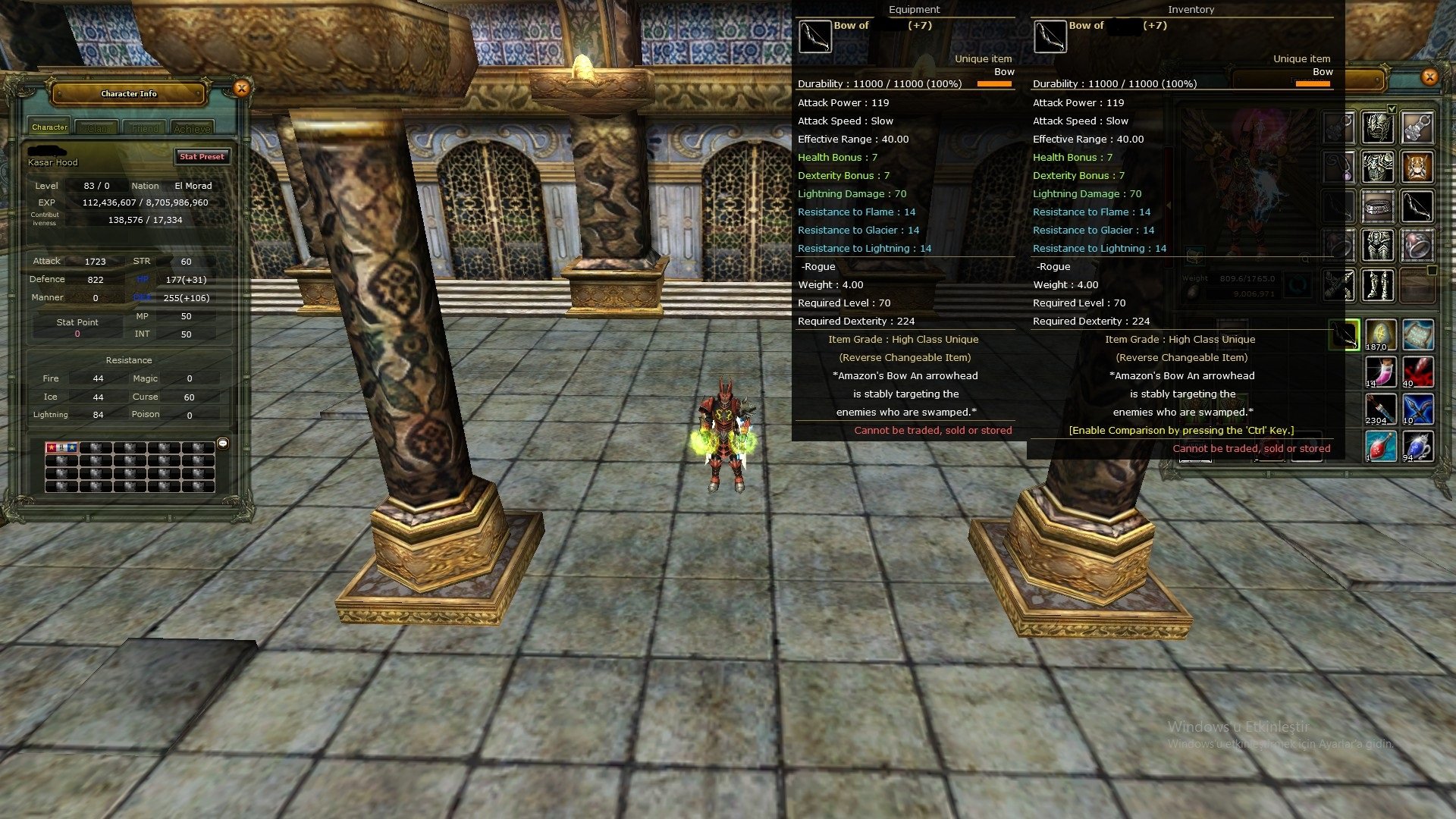Click the speech bubble icon beside medal grid

point(223,443)
